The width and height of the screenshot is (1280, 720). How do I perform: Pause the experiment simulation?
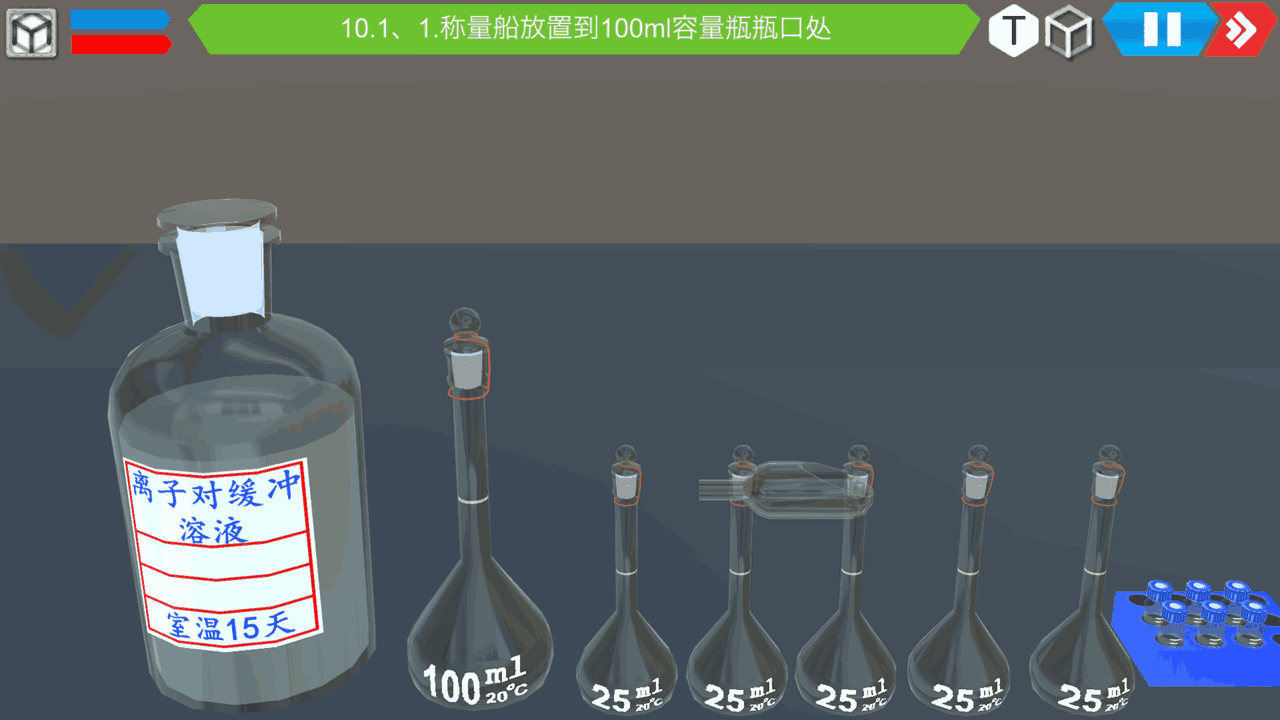pyautogui.click(x=1160, y=31)
